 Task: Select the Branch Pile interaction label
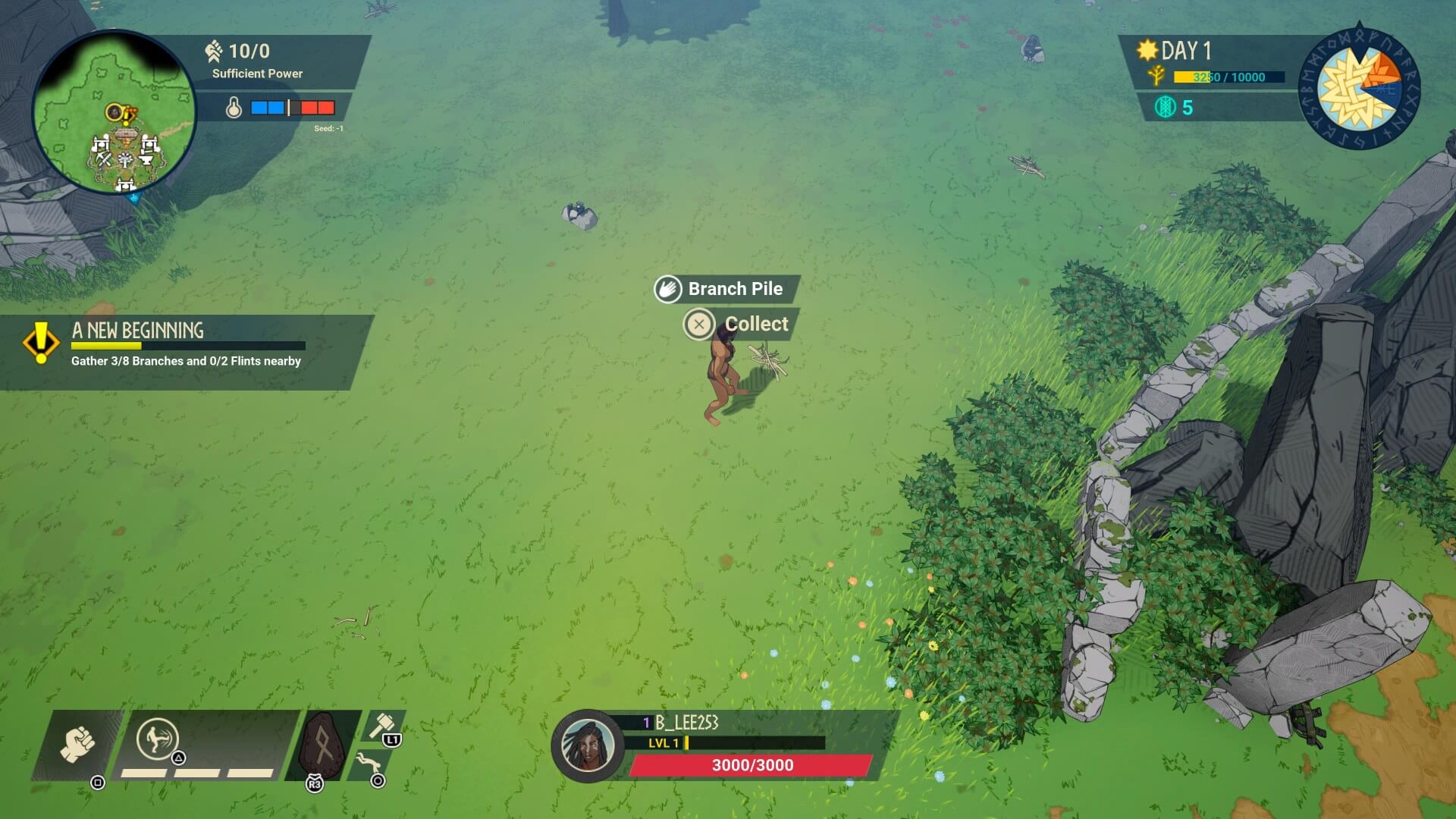pyautogui.click(x=734, y=289)
